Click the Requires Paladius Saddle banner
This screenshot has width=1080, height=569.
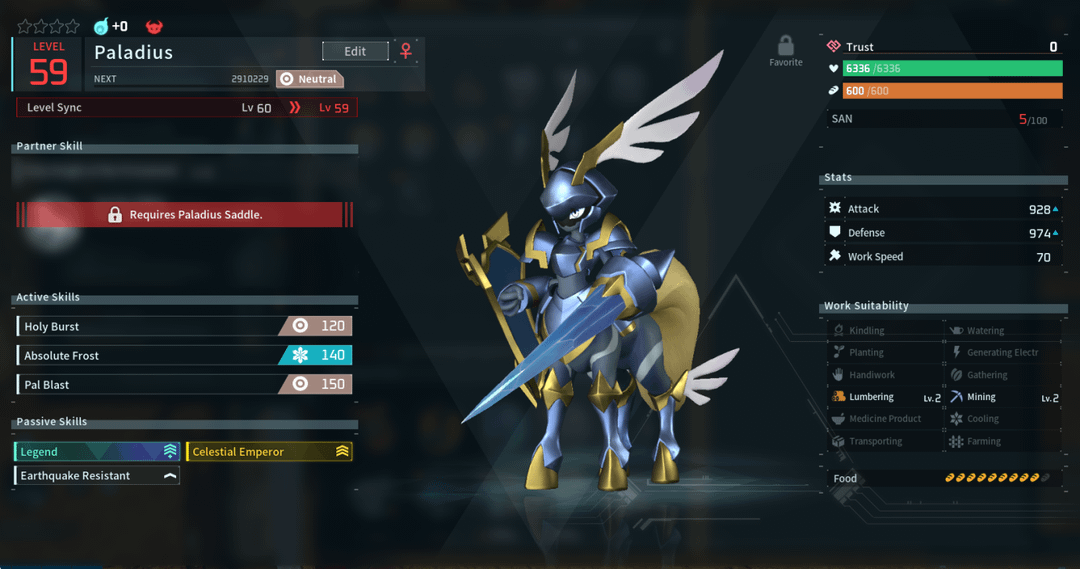point(185,214)
